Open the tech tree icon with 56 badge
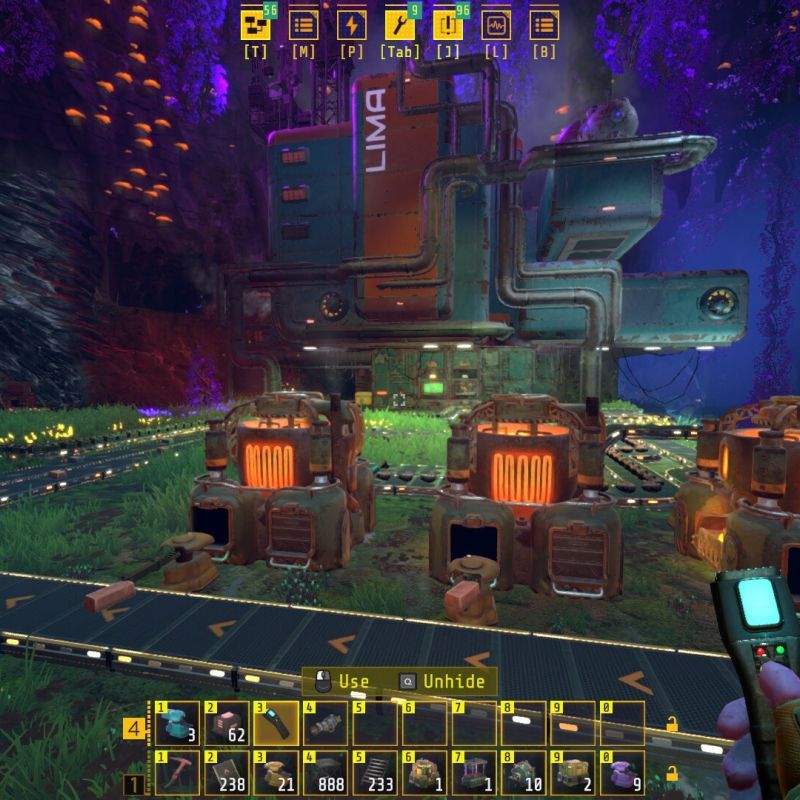Screen dimensions: 800x800 tap(256, 25)
